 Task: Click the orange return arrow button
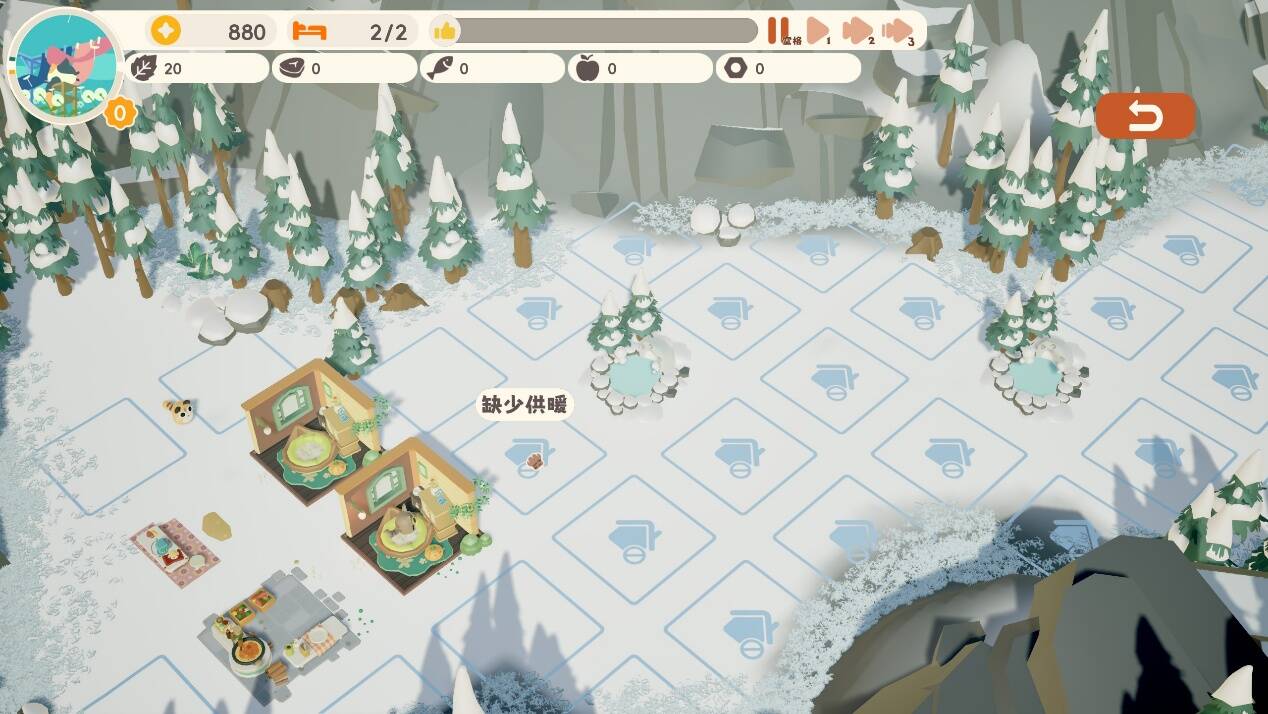coord(1145,117)
